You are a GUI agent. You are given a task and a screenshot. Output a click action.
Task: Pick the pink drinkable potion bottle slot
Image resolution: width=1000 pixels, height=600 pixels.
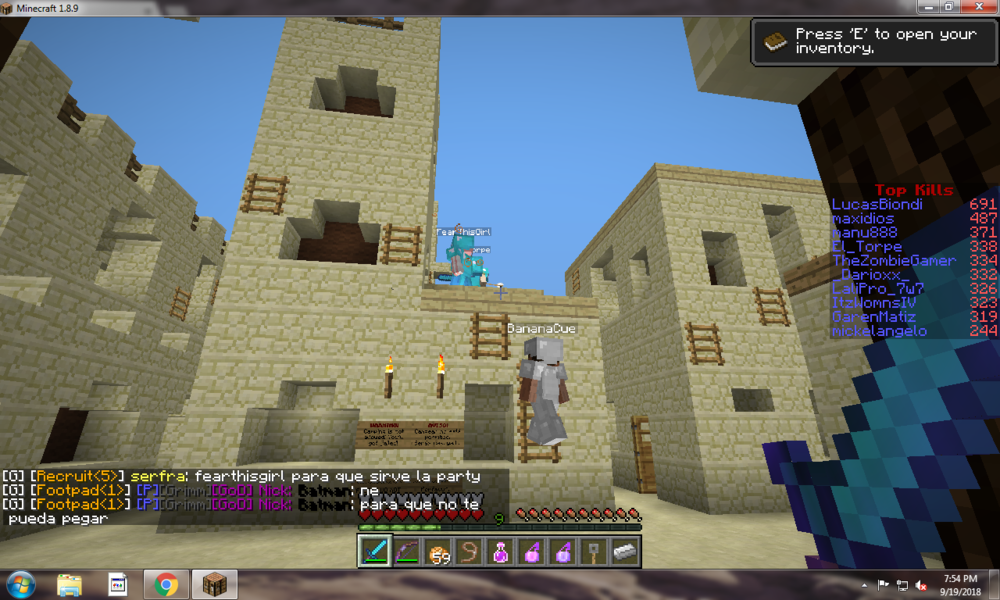point(499,551)
